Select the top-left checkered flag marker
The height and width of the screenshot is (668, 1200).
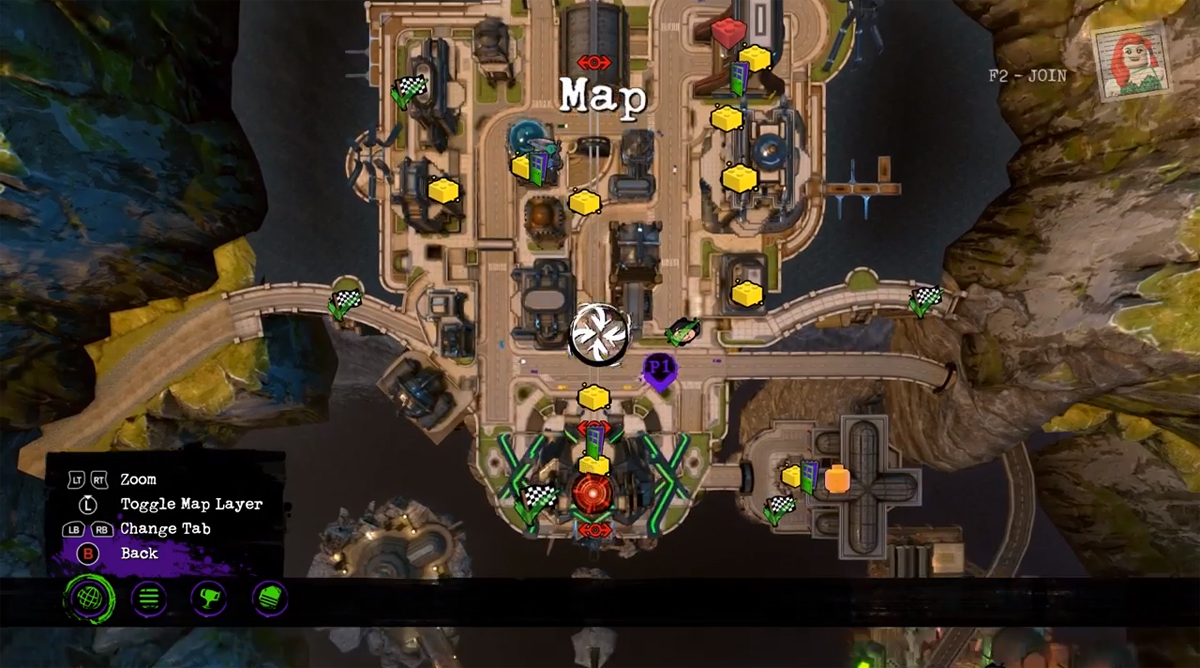pos(408,91)
